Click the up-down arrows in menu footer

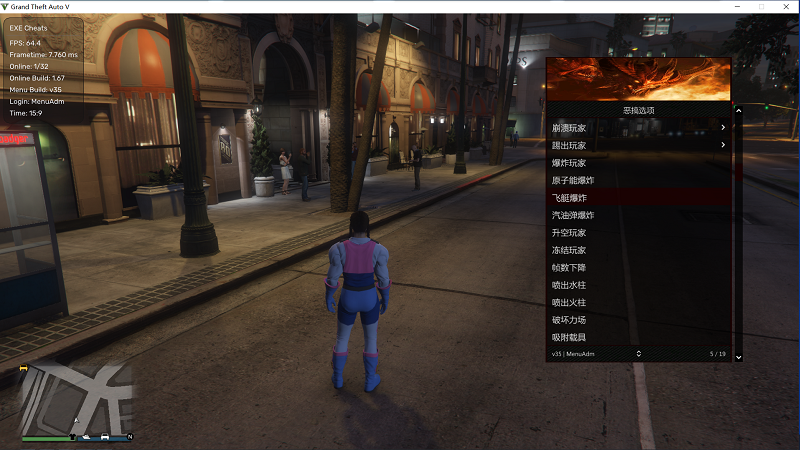coord(638,353)
